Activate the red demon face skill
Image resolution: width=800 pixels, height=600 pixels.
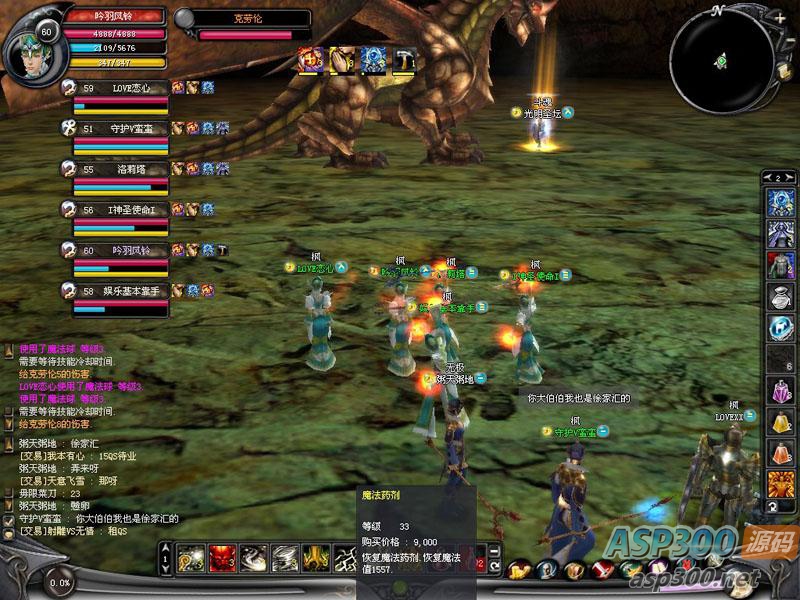222,557
